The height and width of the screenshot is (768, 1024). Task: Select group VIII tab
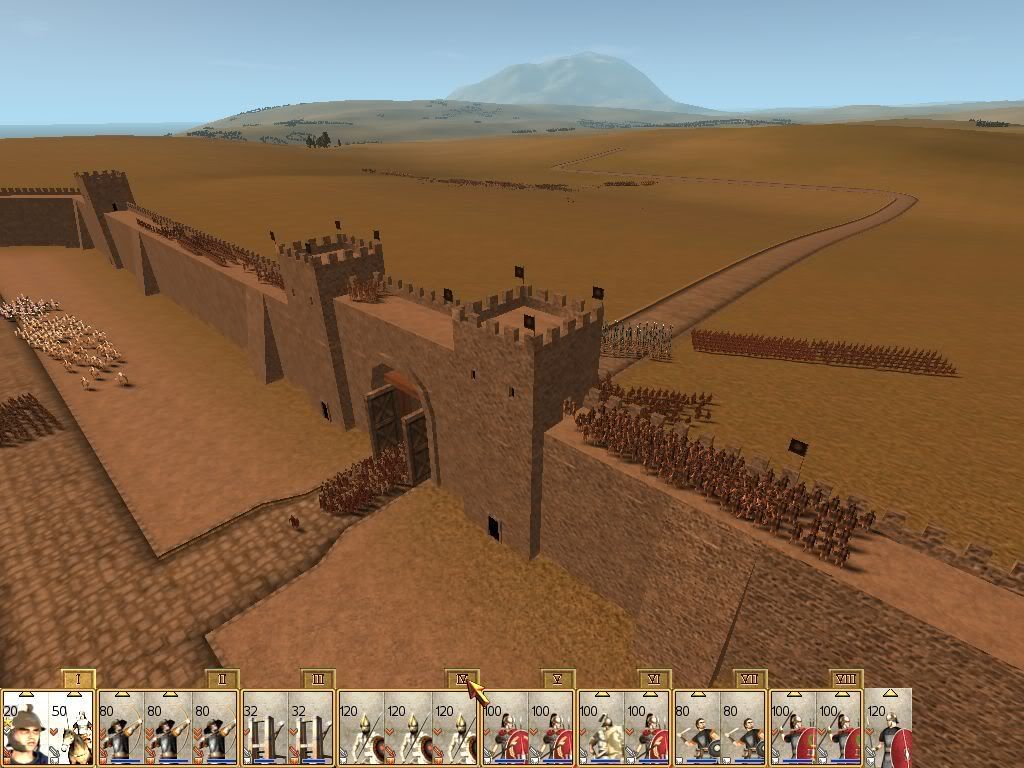coord(845,680)
